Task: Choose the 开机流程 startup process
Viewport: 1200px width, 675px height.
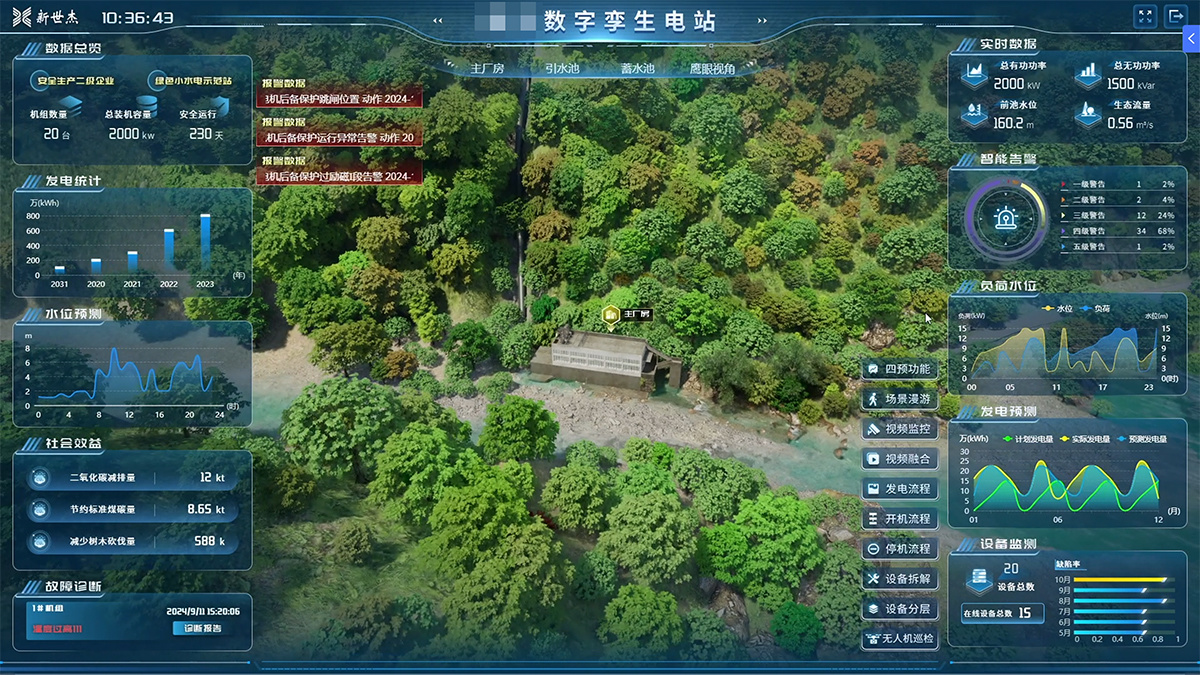Action: pos(899,520)
